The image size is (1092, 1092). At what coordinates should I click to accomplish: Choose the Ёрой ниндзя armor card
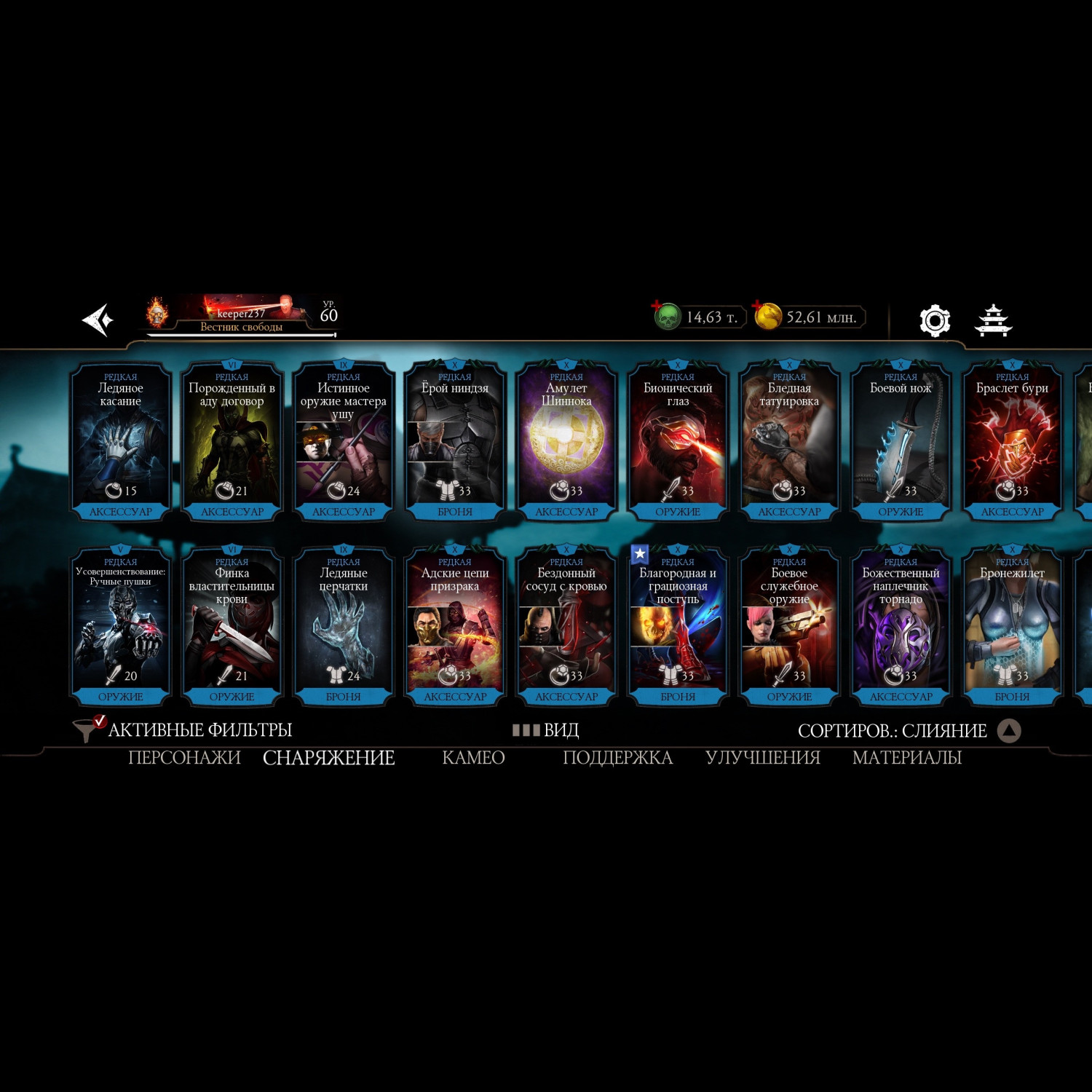(455, 440)
